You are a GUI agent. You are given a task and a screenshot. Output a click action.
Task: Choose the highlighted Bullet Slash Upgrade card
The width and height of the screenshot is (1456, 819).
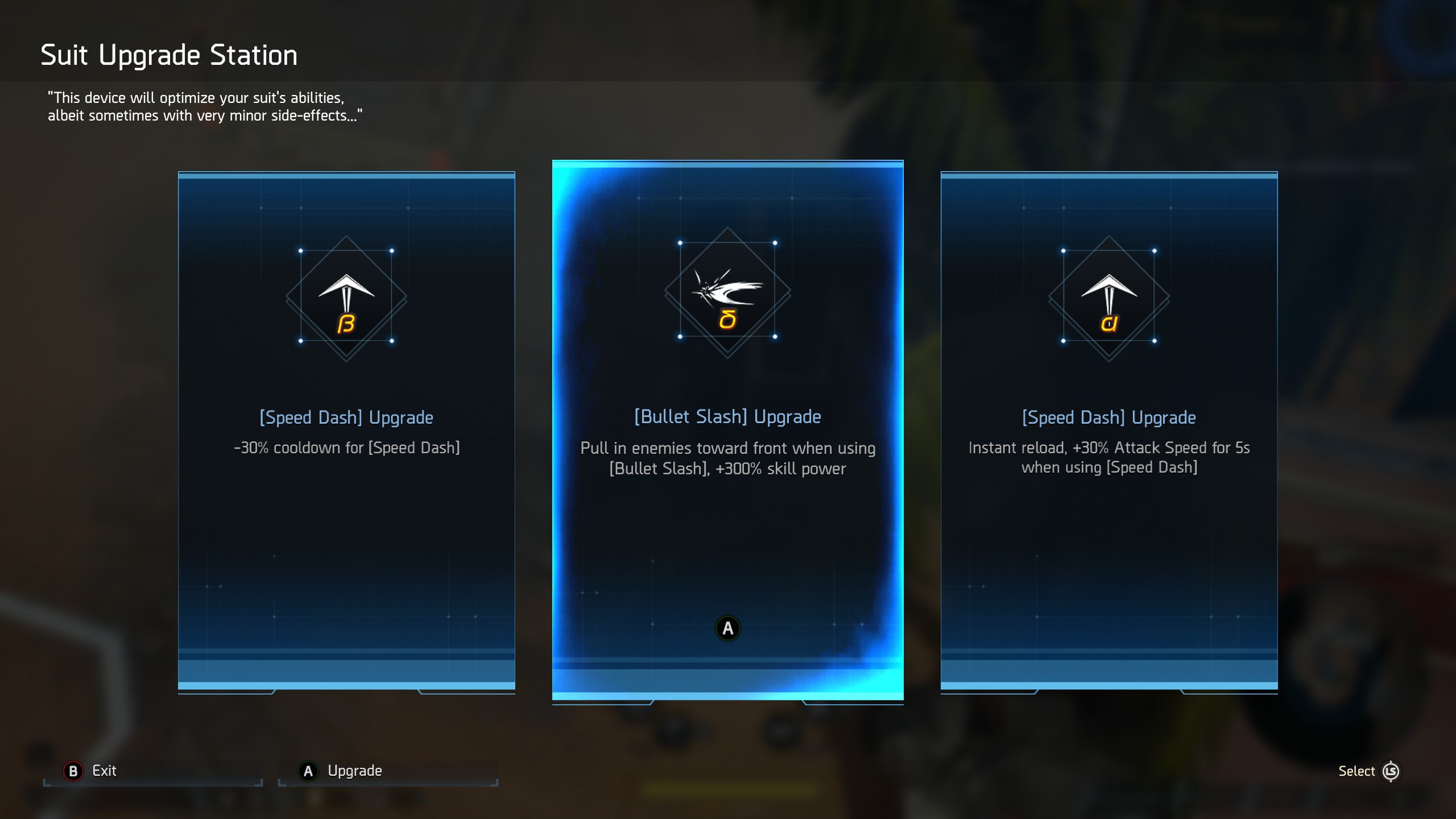(728, 432)
